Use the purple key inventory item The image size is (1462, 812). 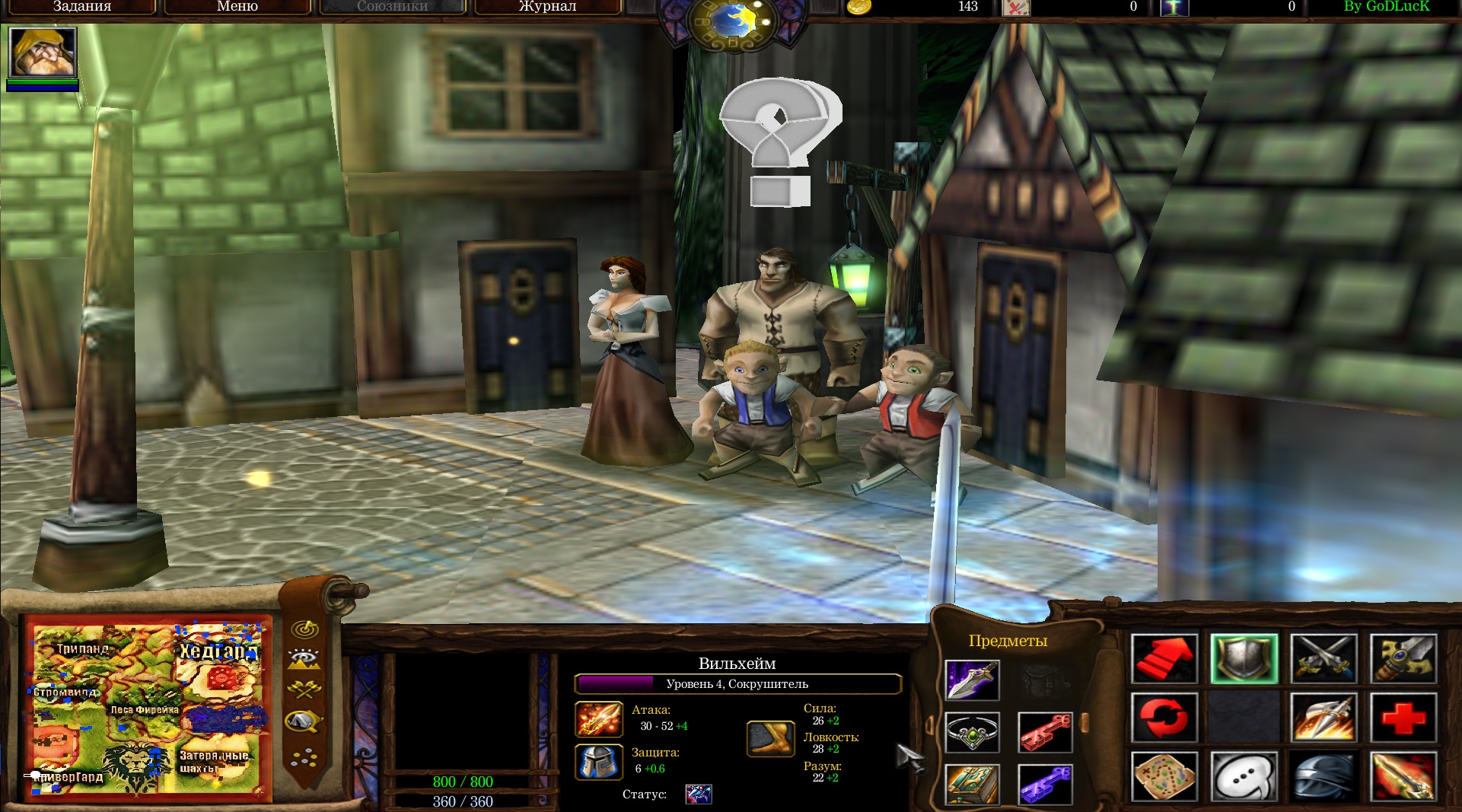tap(1045, 784)
